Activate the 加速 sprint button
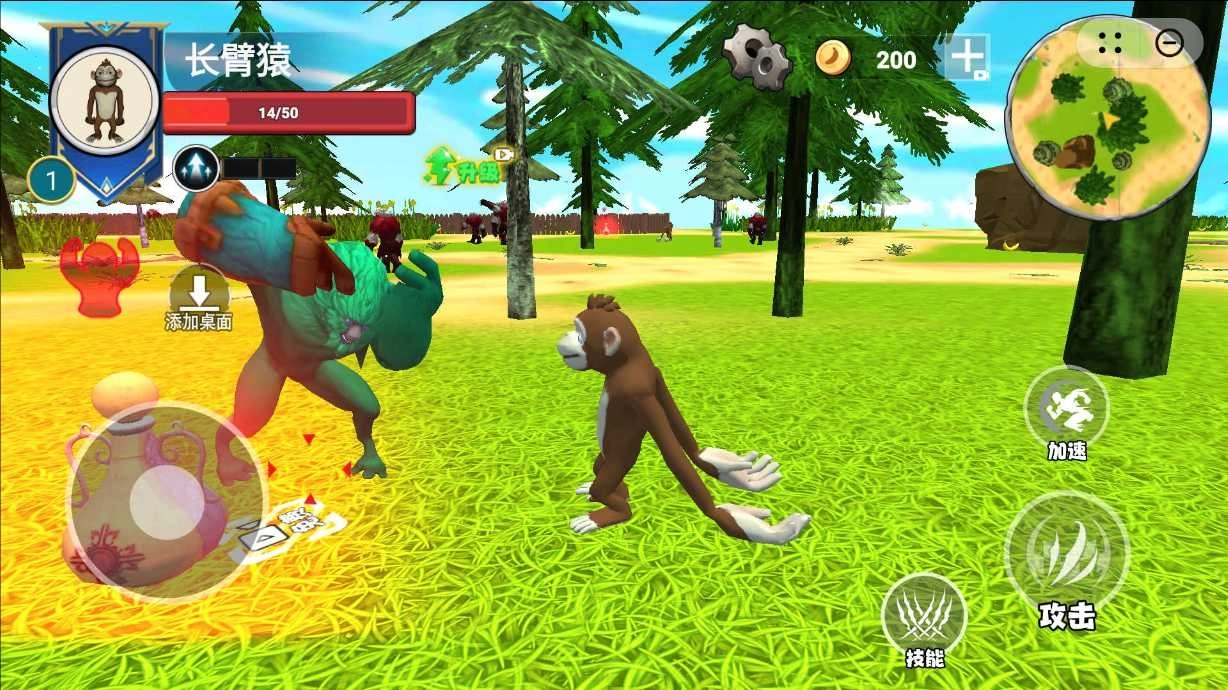 pyautogui.click(x=1067, y=406)
